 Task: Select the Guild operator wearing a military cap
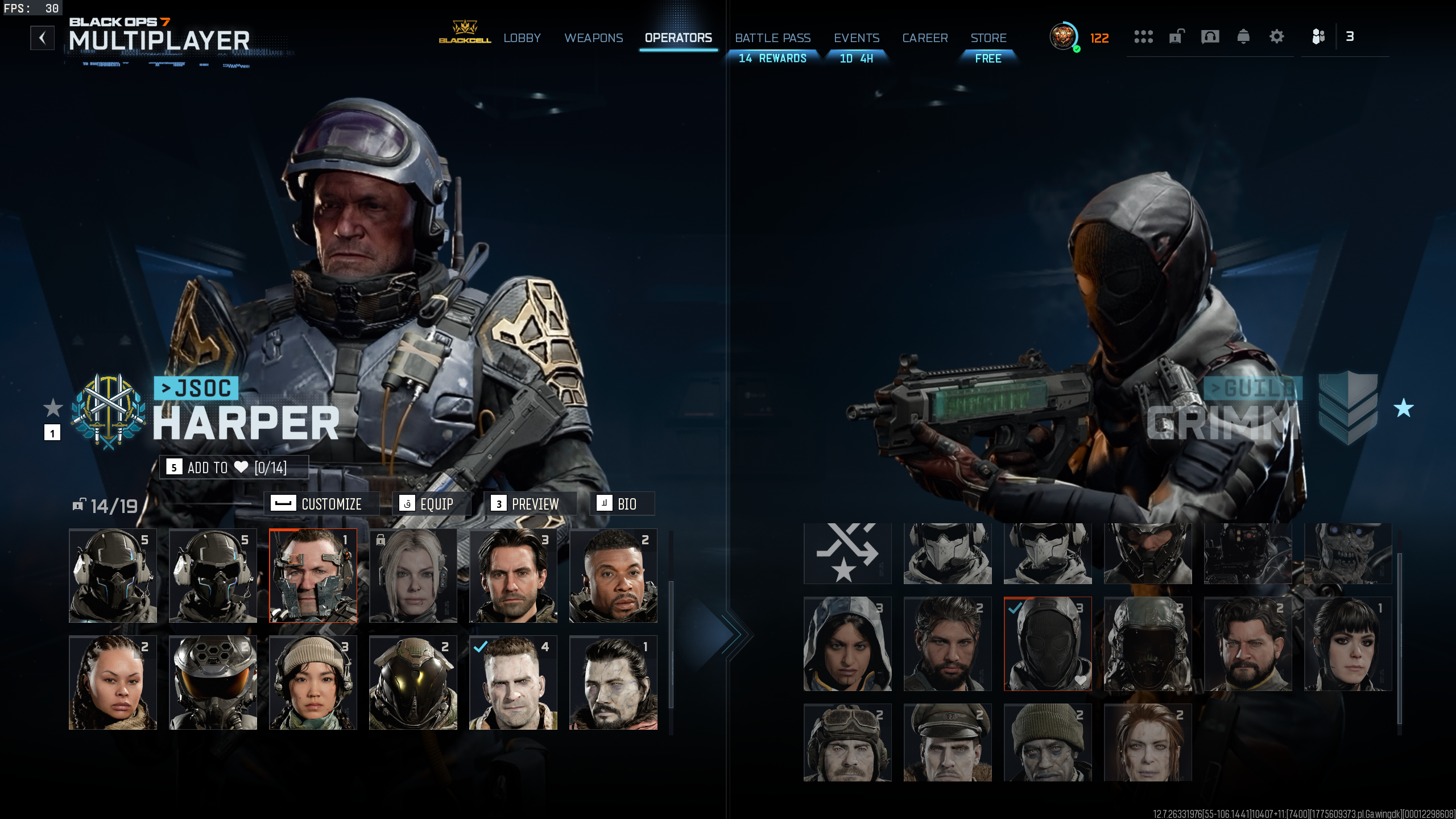(x=948, y=742)
